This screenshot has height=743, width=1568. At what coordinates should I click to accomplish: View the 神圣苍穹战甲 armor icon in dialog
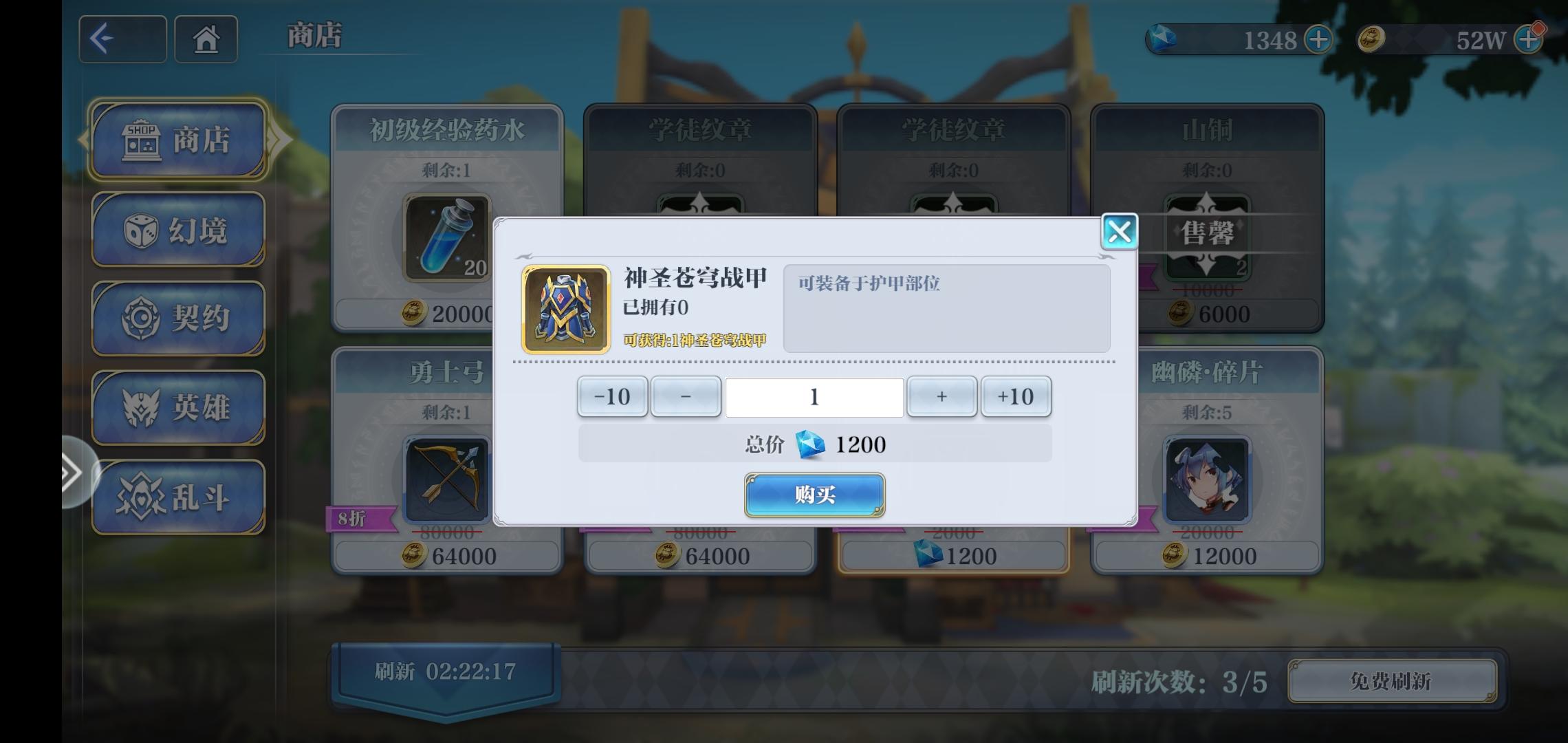(x=565, y=308)
